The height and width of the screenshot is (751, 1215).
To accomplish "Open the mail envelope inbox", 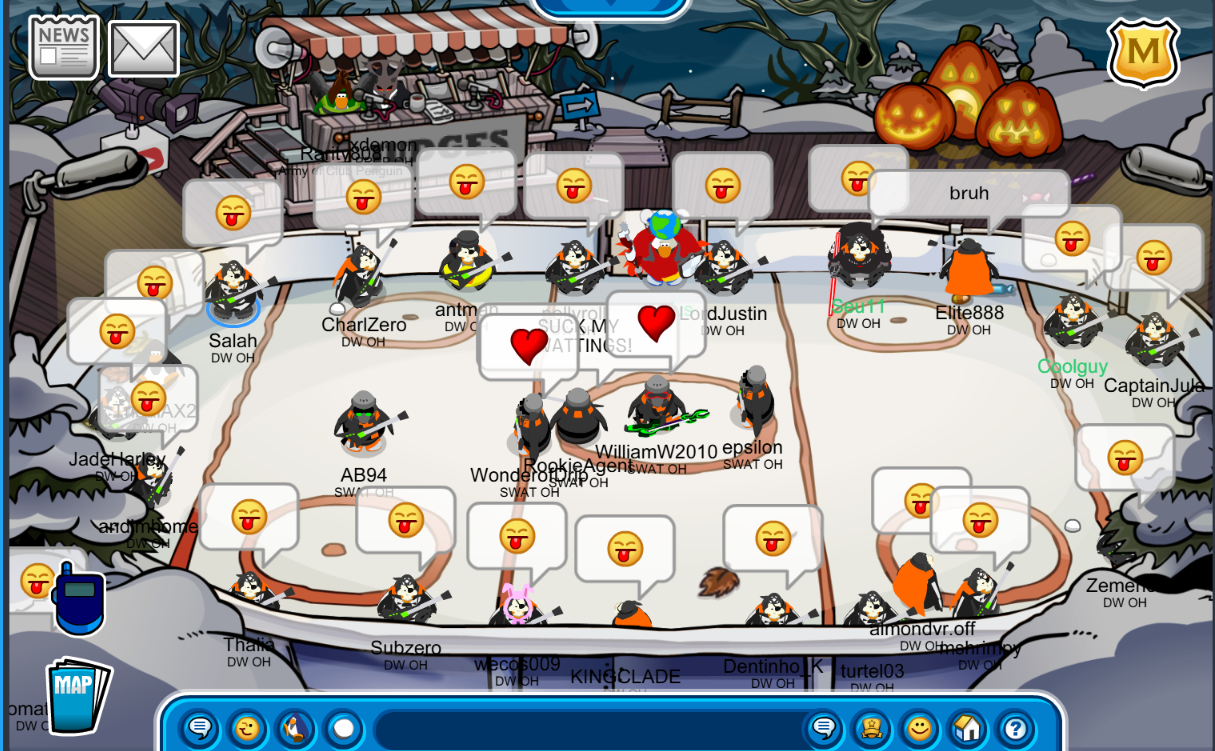I will pos(143,48).
